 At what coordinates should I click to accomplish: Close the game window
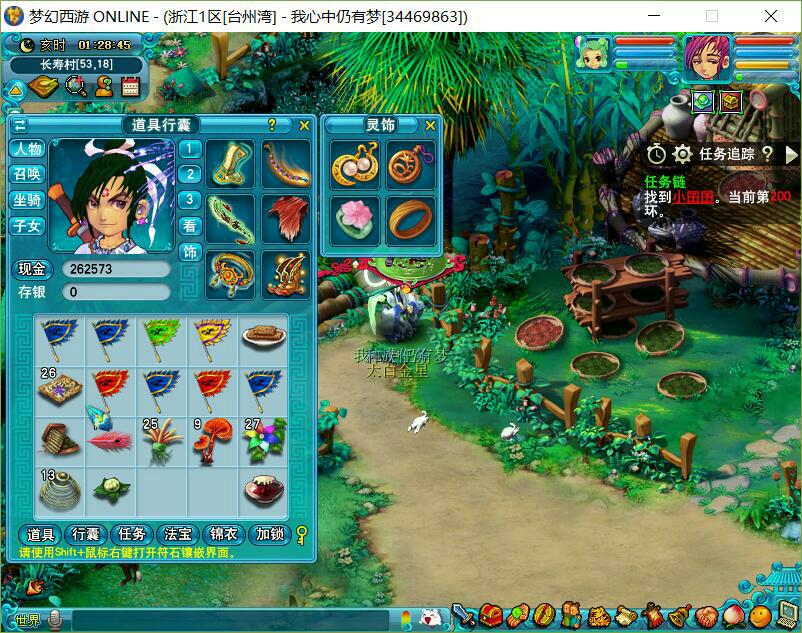click(x=770, y=17)
